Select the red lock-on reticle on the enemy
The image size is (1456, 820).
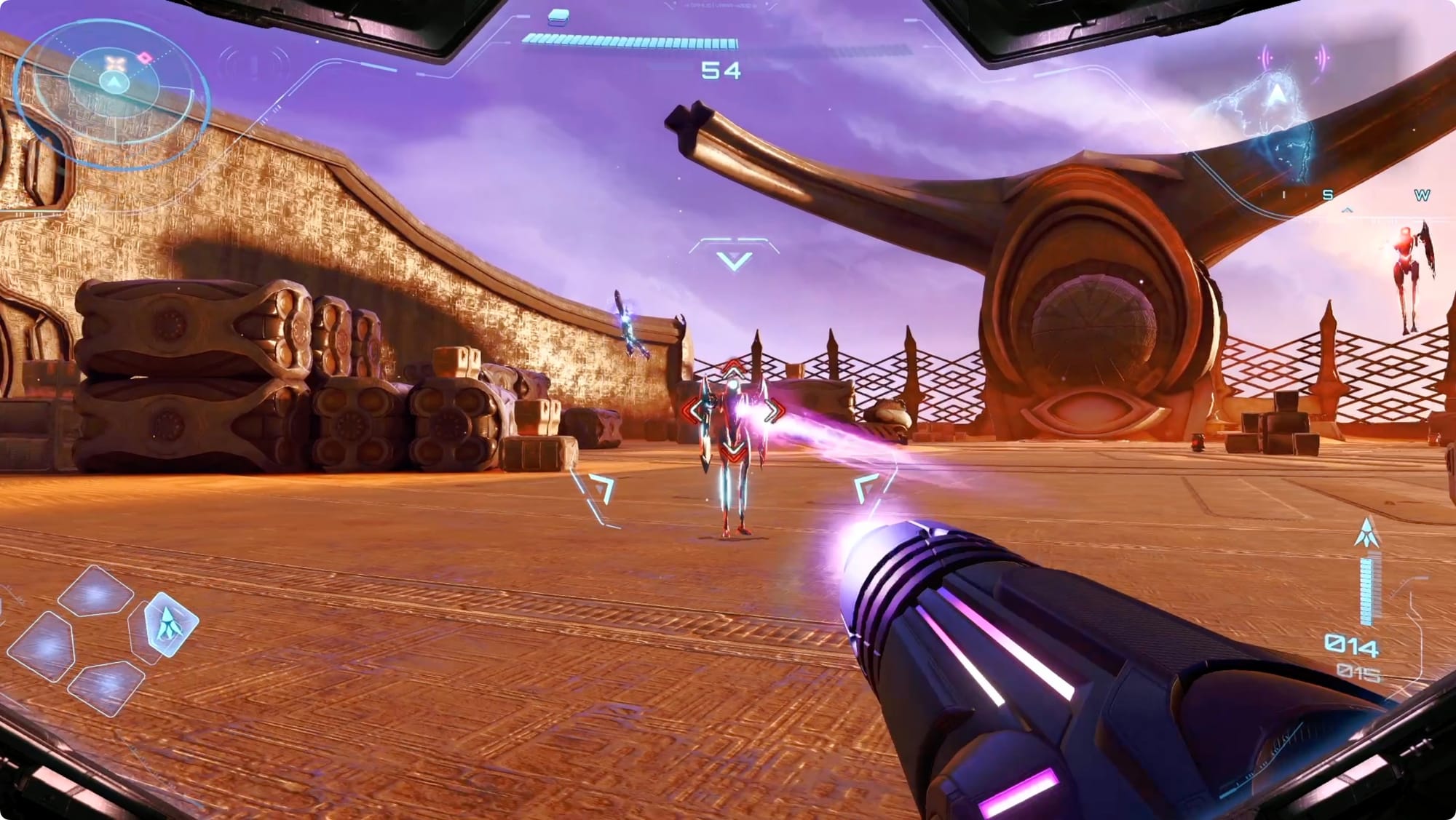tap(734, 411)
